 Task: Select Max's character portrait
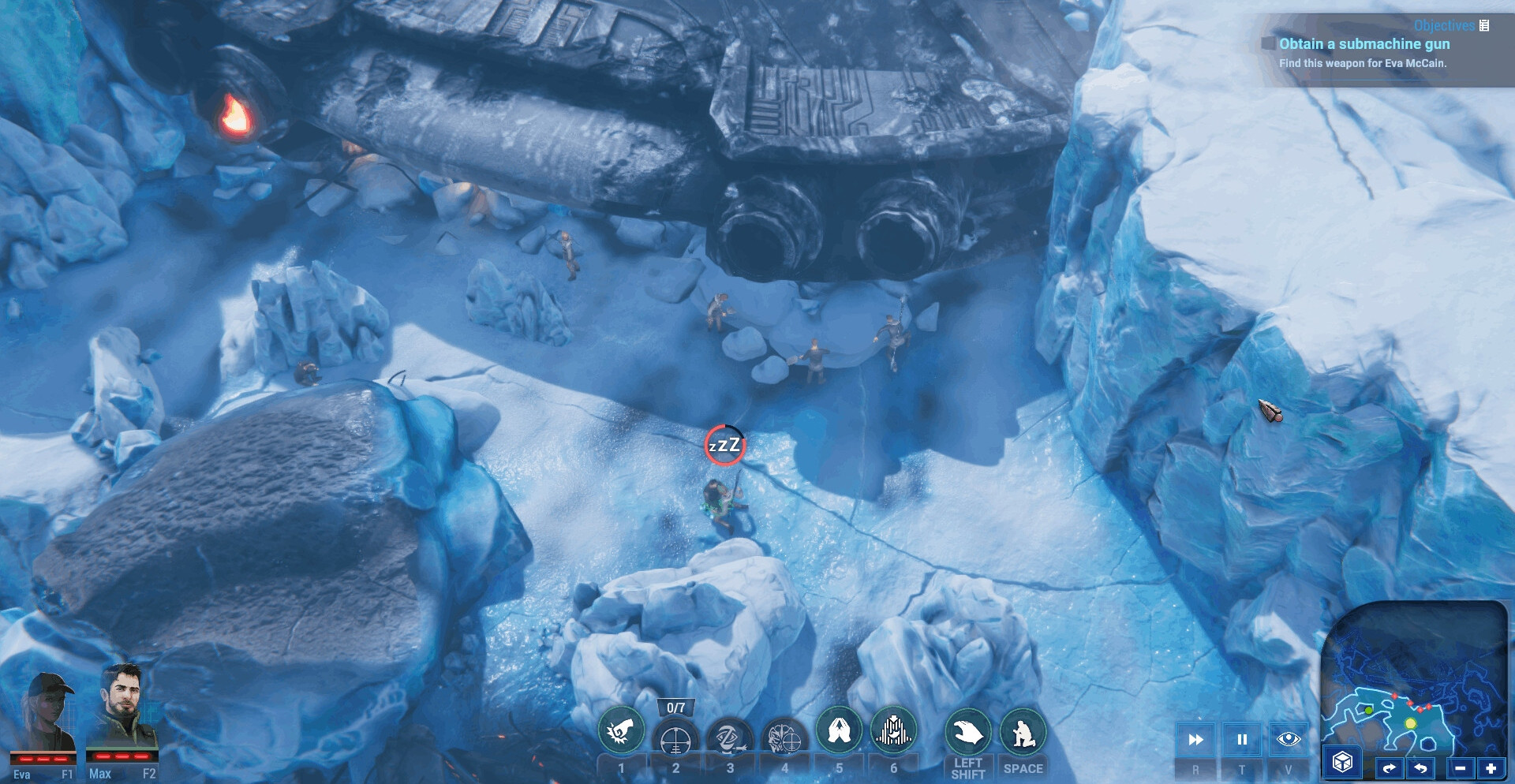click(x=123, y=712)
